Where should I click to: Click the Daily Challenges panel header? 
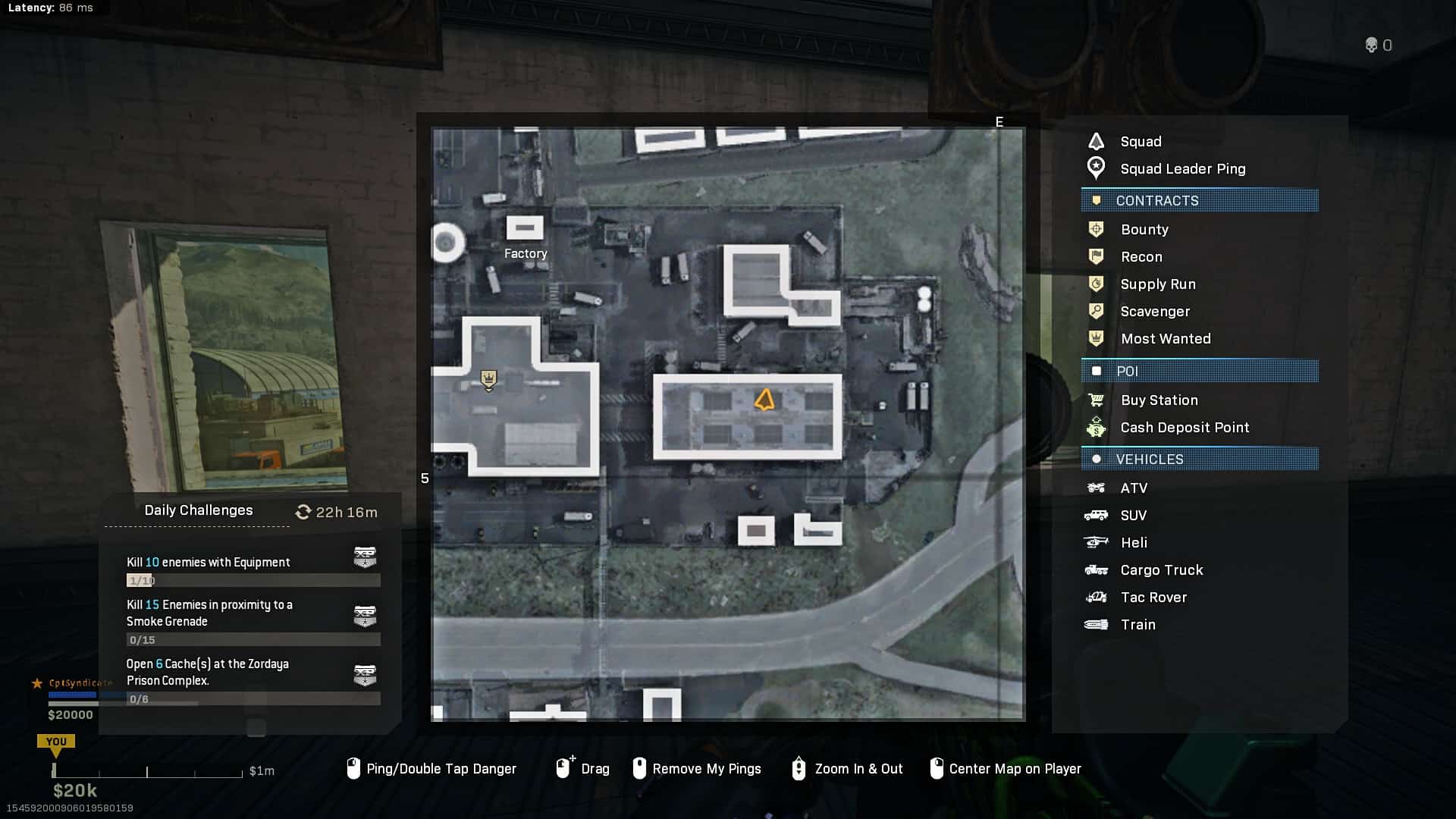199,510
